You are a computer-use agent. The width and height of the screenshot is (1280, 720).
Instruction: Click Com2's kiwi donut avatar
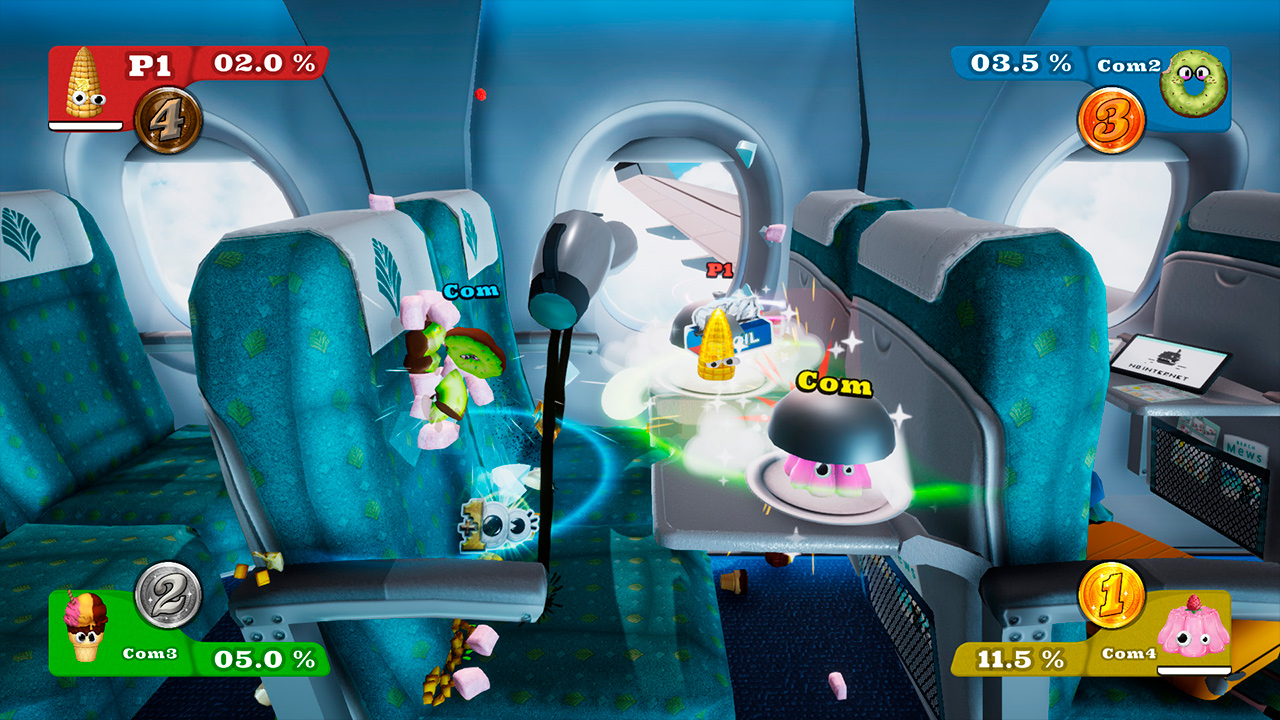1193,80
